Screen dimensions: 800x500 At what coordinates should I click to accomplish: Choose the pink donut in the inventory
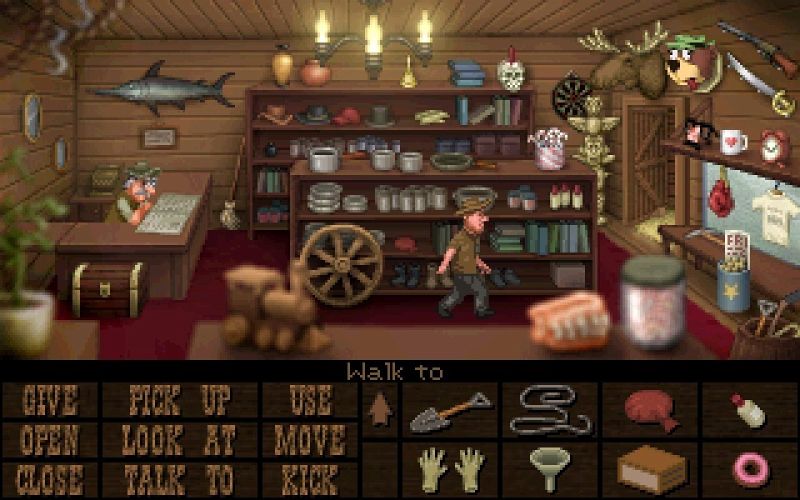tap(747, 468)
